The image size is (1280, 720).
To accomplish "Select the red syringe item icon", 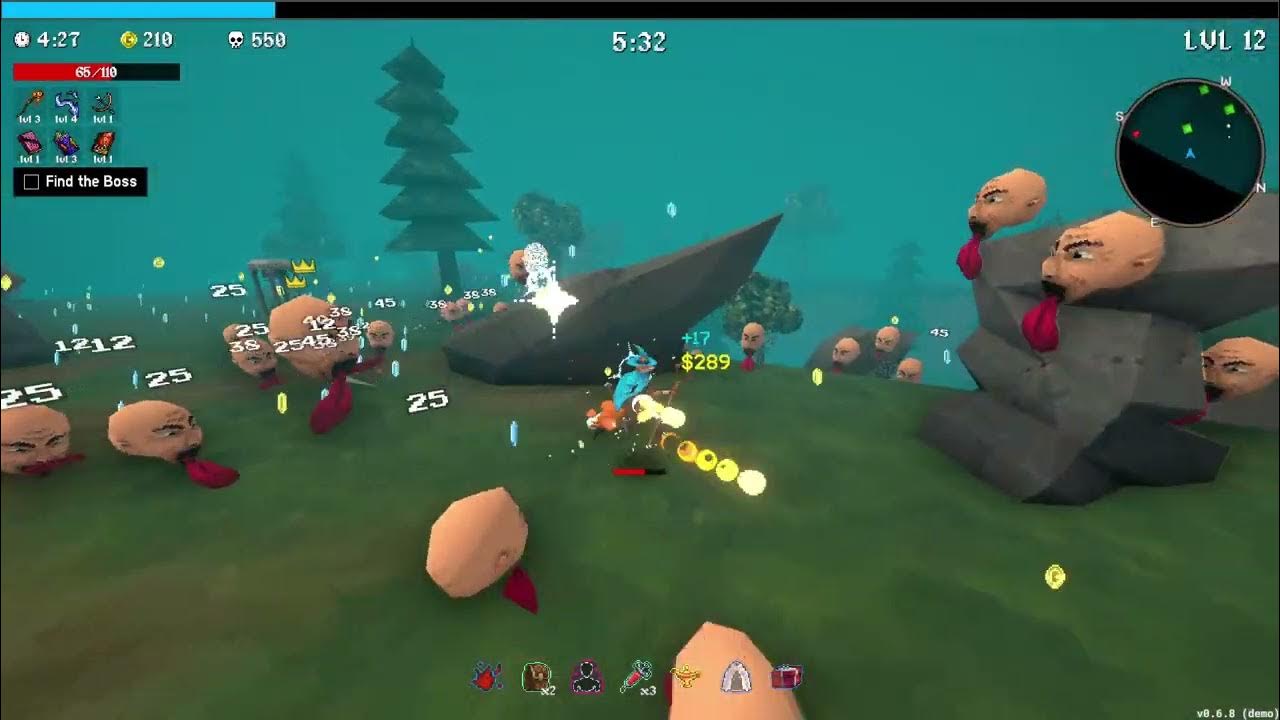I will [x=636, y=677].
